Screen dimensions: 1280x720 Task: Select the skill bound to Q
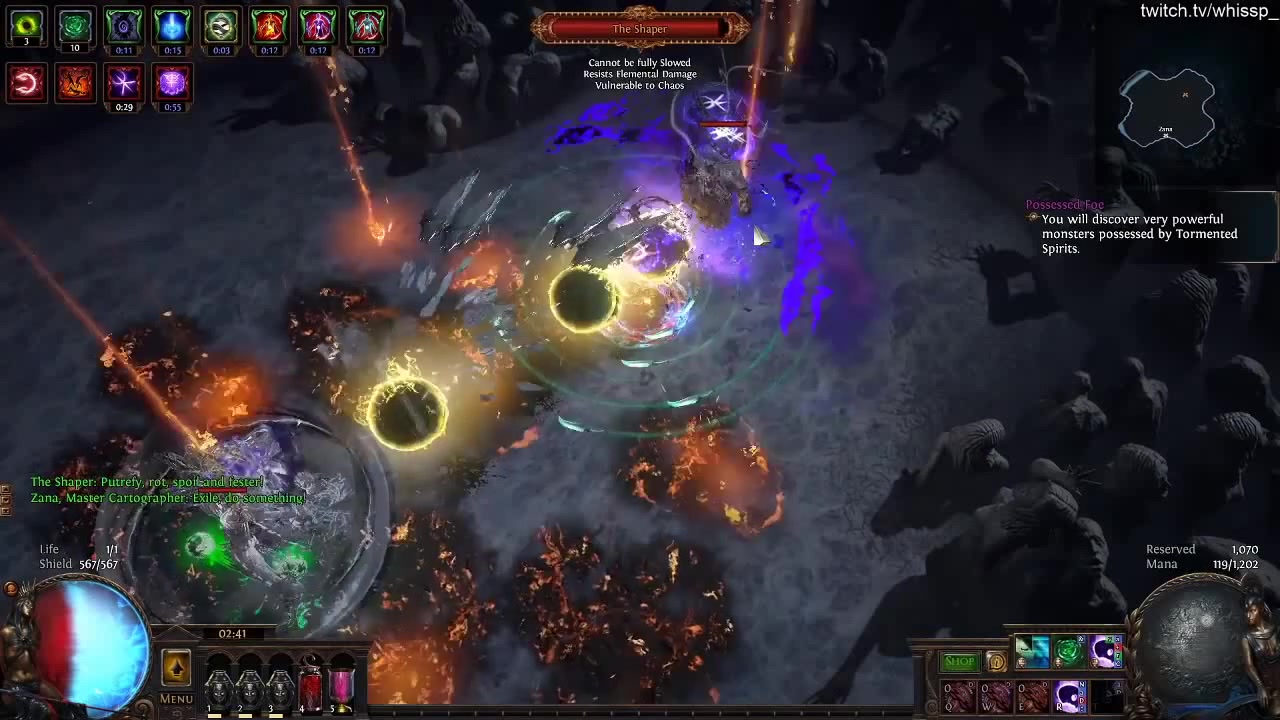point(958,695)
